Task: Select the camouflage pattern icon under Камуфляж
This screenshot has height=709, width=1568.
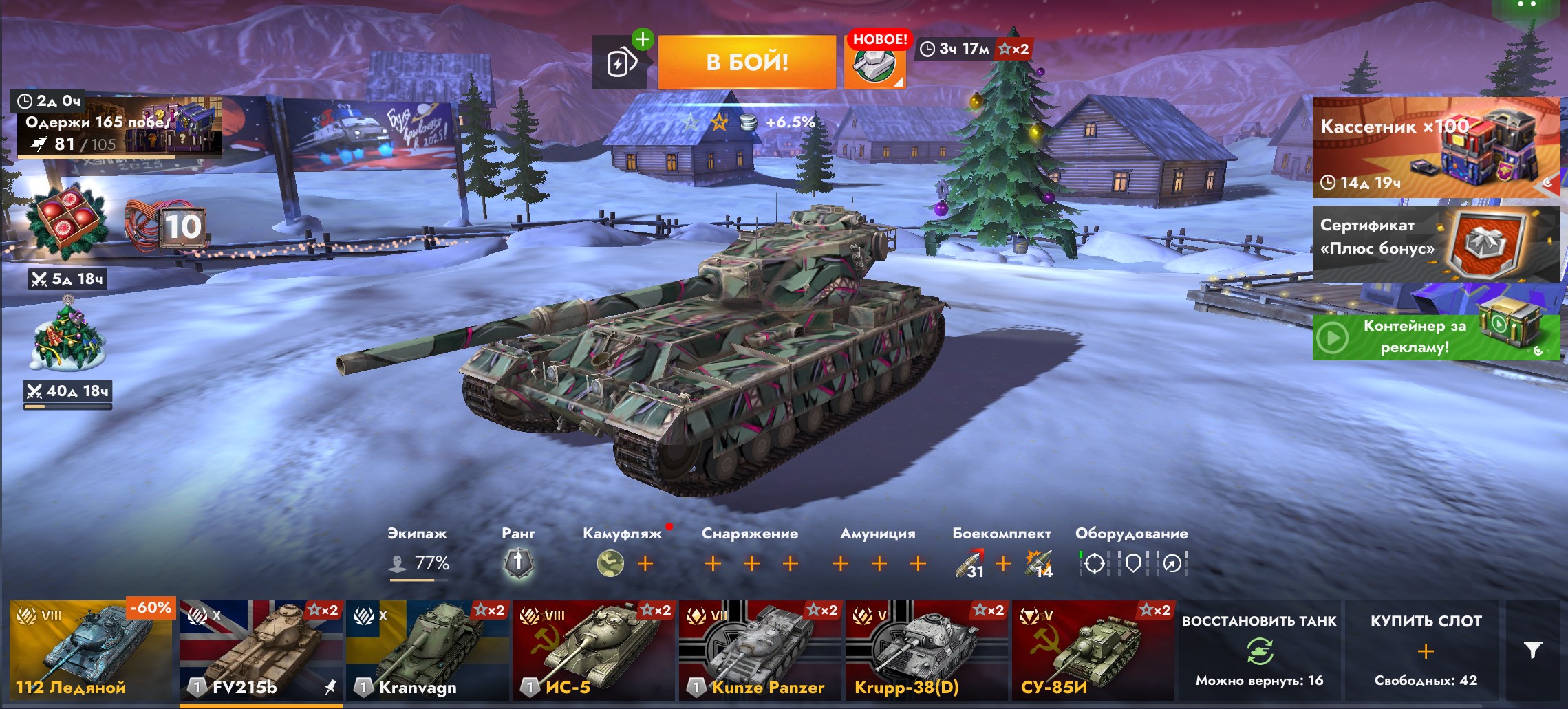Action: 610,564
